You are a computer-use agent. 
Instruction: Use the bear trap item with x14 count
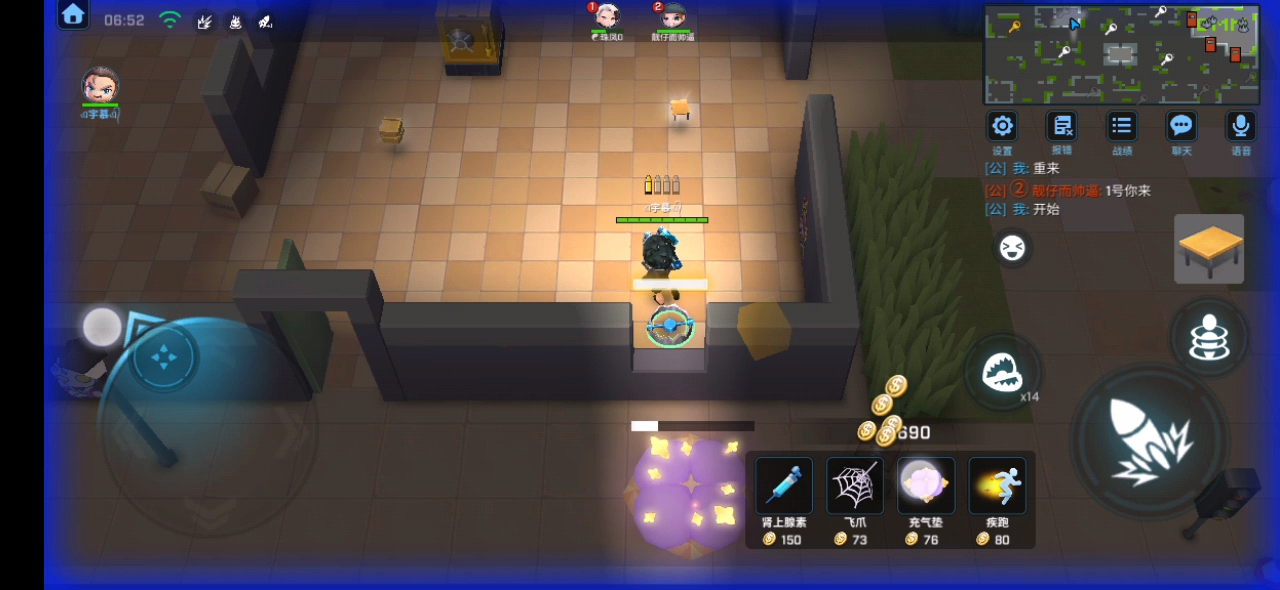[x=1002, y=372]
